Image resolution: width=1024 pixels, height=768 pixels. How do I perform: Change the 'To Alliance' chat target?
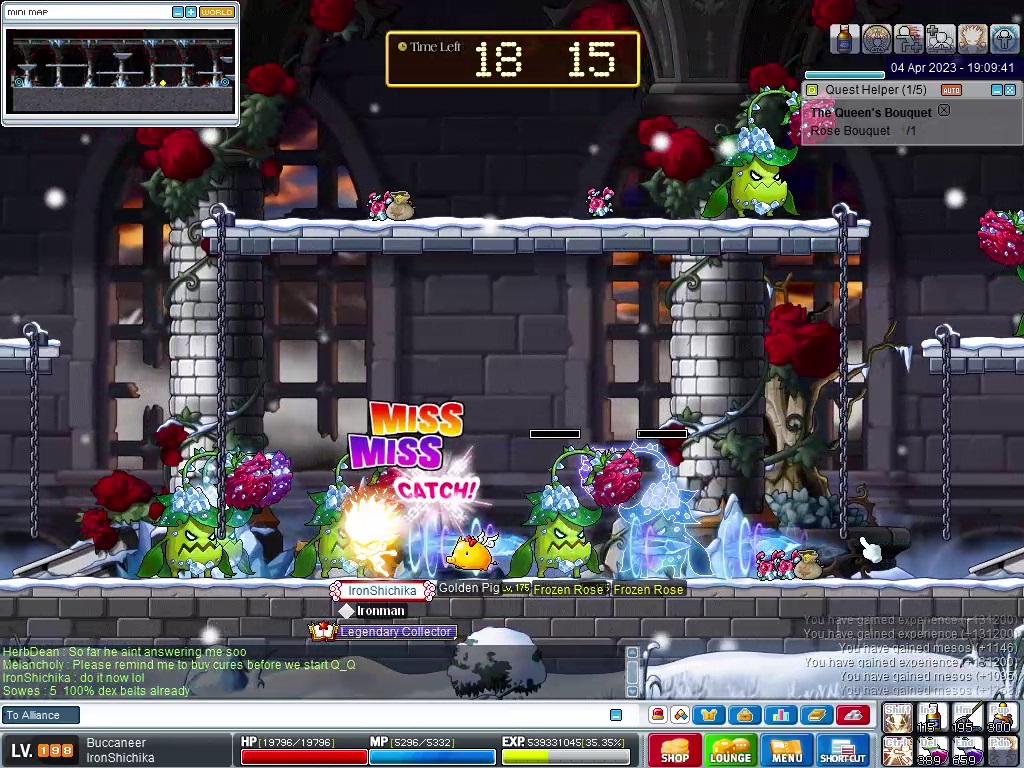(x=38, y=715)
